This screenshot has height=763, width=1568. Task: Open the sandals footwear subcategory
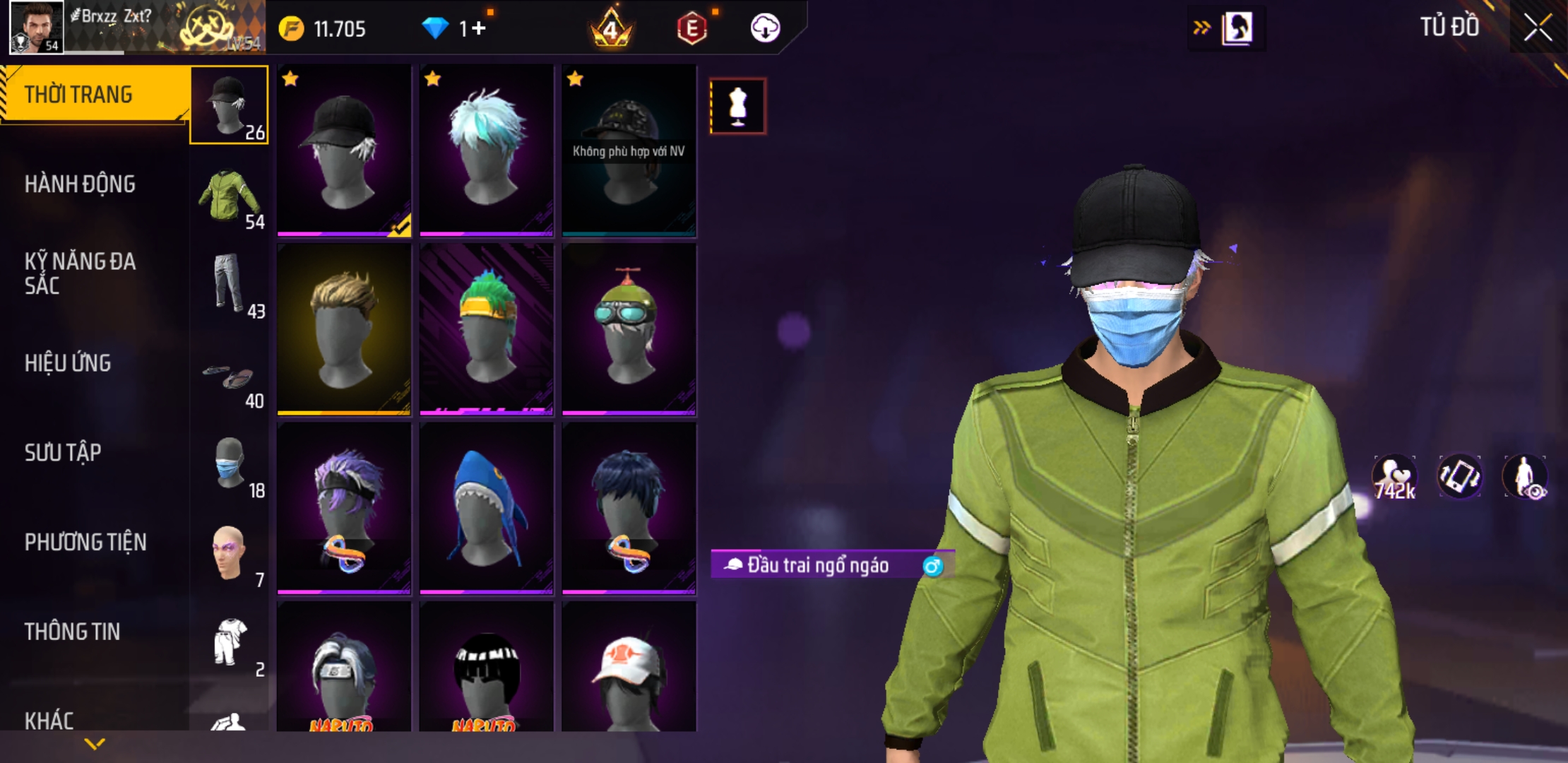coord(229,378)
